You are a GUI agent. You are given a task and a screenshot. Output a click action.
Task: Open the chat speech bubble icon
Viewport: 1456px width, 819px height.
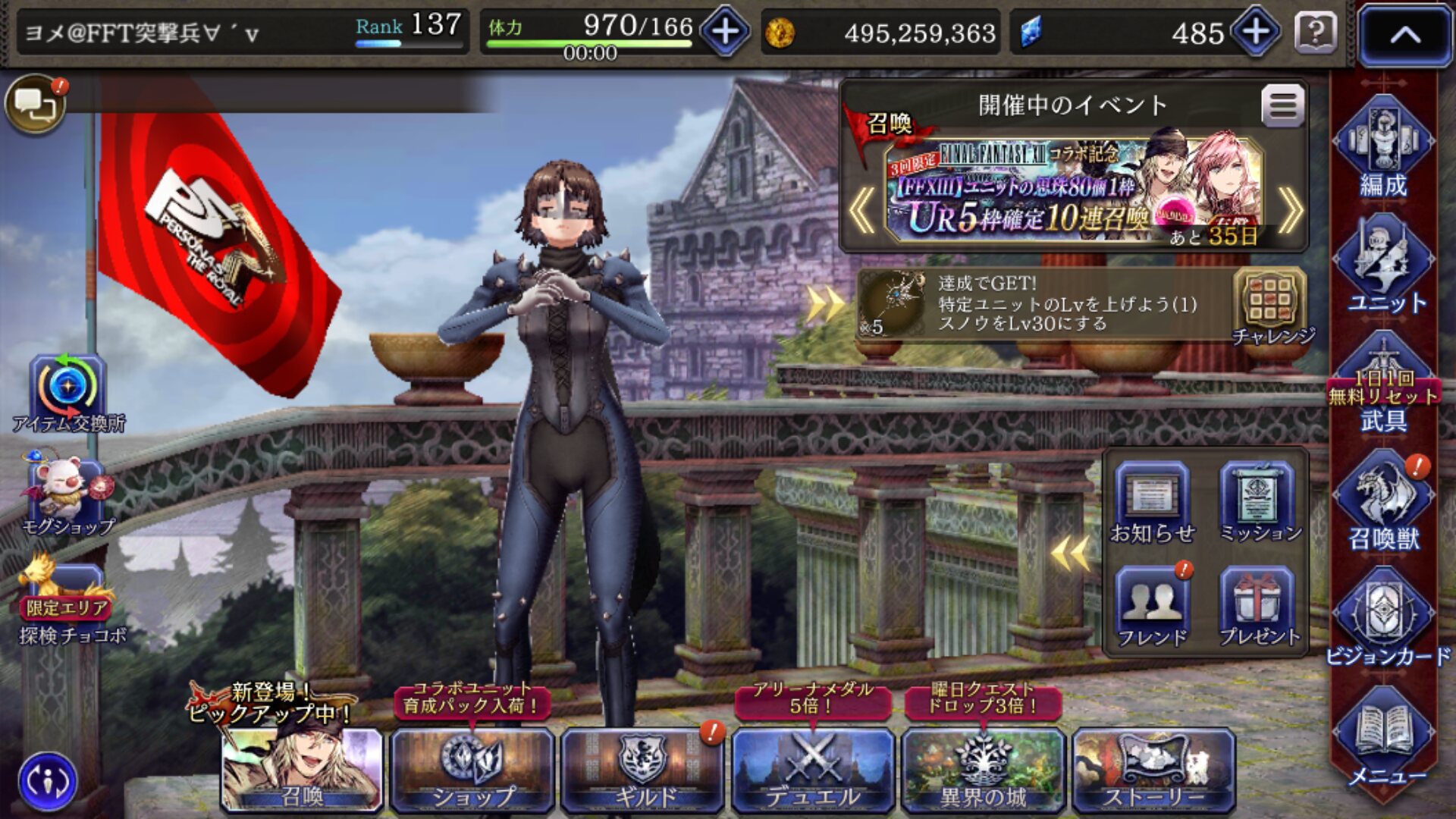(x=35, y=105)
